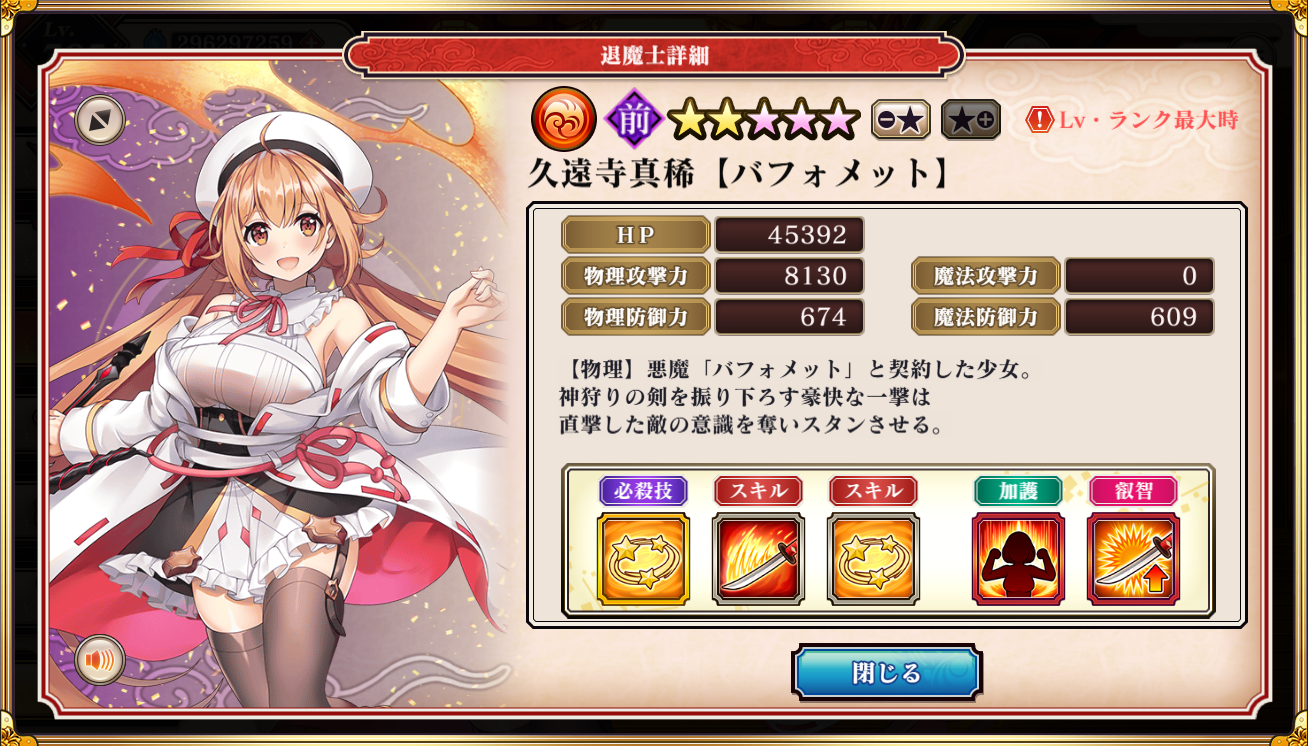
Task: Select the 必殺技 special move icon
Action: (643, 559)
